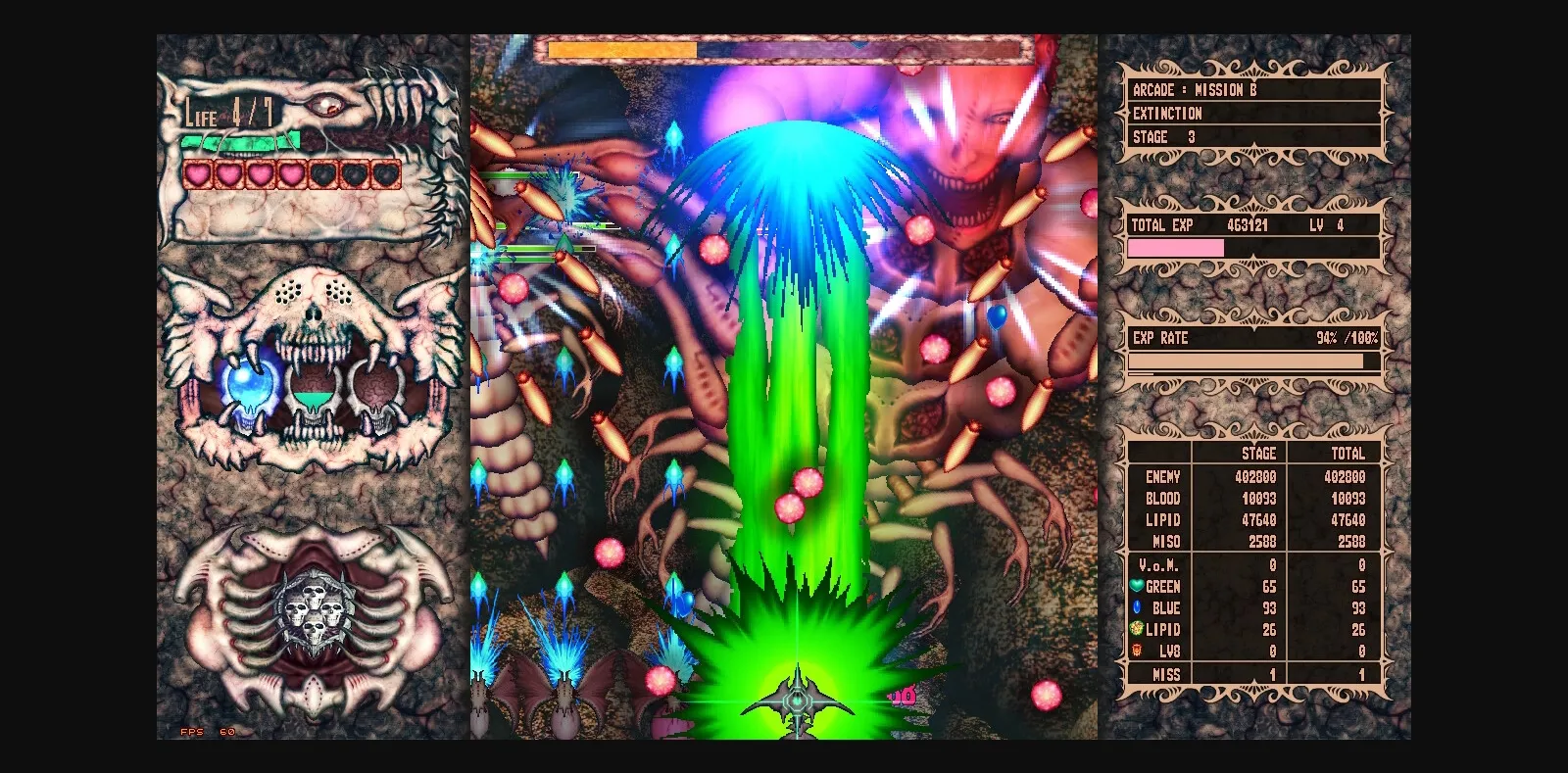
Task: Click the green heart gem icon beside GREEN counter
Action: tap(1139, 586)
